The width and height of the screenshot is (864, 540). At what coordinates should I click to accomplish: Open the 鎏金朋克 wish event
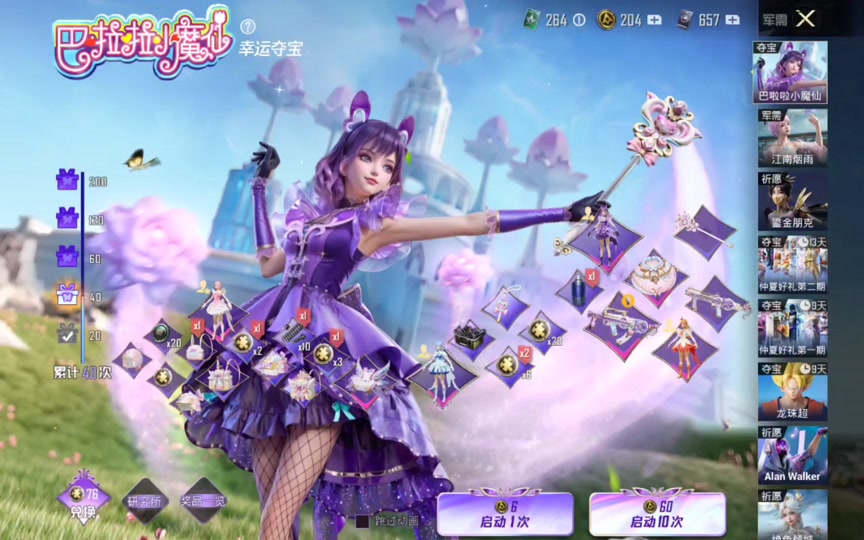click(790, 201)
